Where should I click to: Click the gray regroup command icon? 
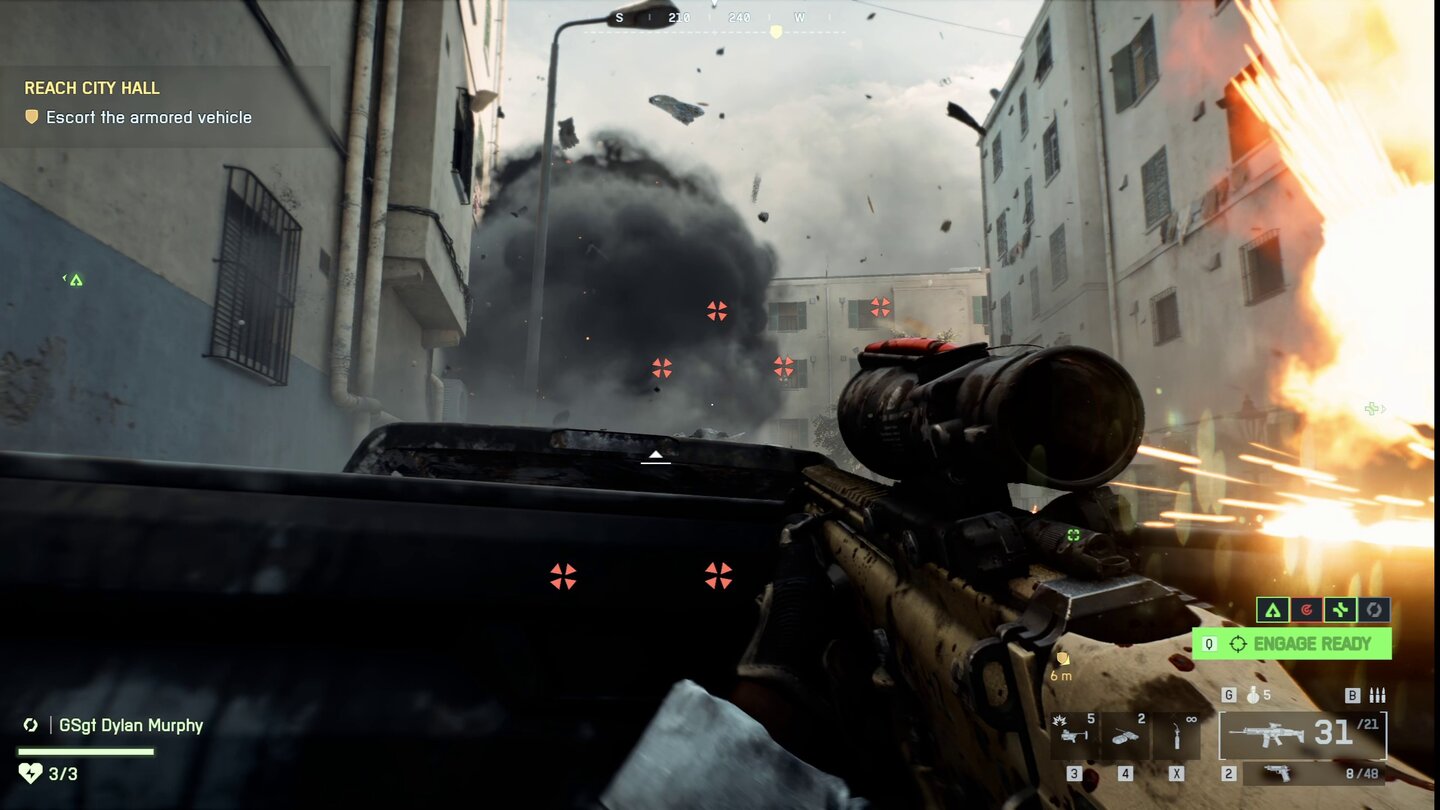1373,609
